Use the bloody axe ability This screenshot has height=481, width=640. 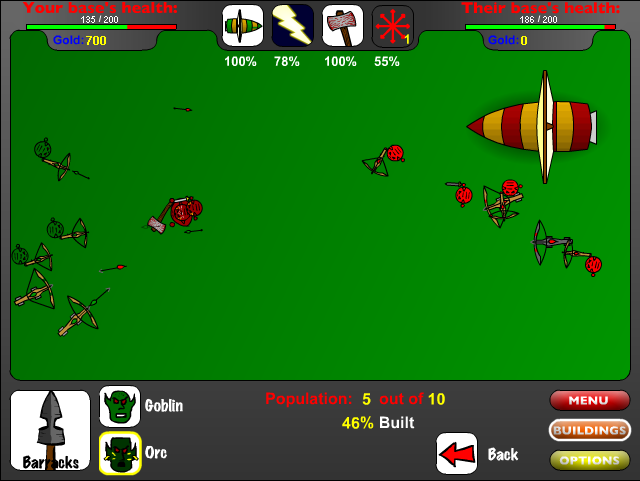[342, 26]
